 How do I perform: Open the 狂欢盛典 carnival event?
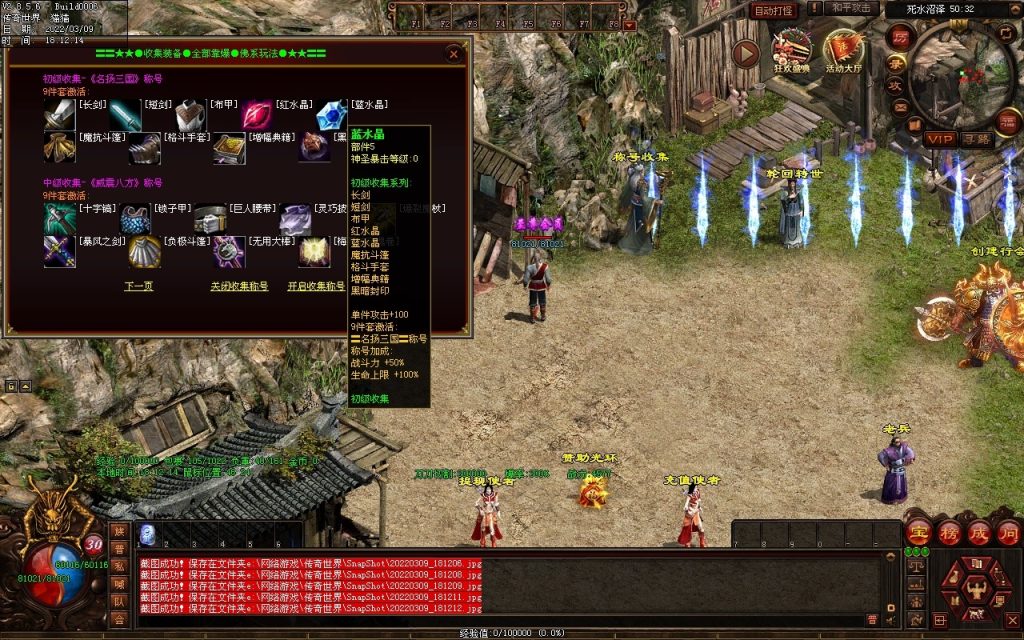click(x=793, y=52)
